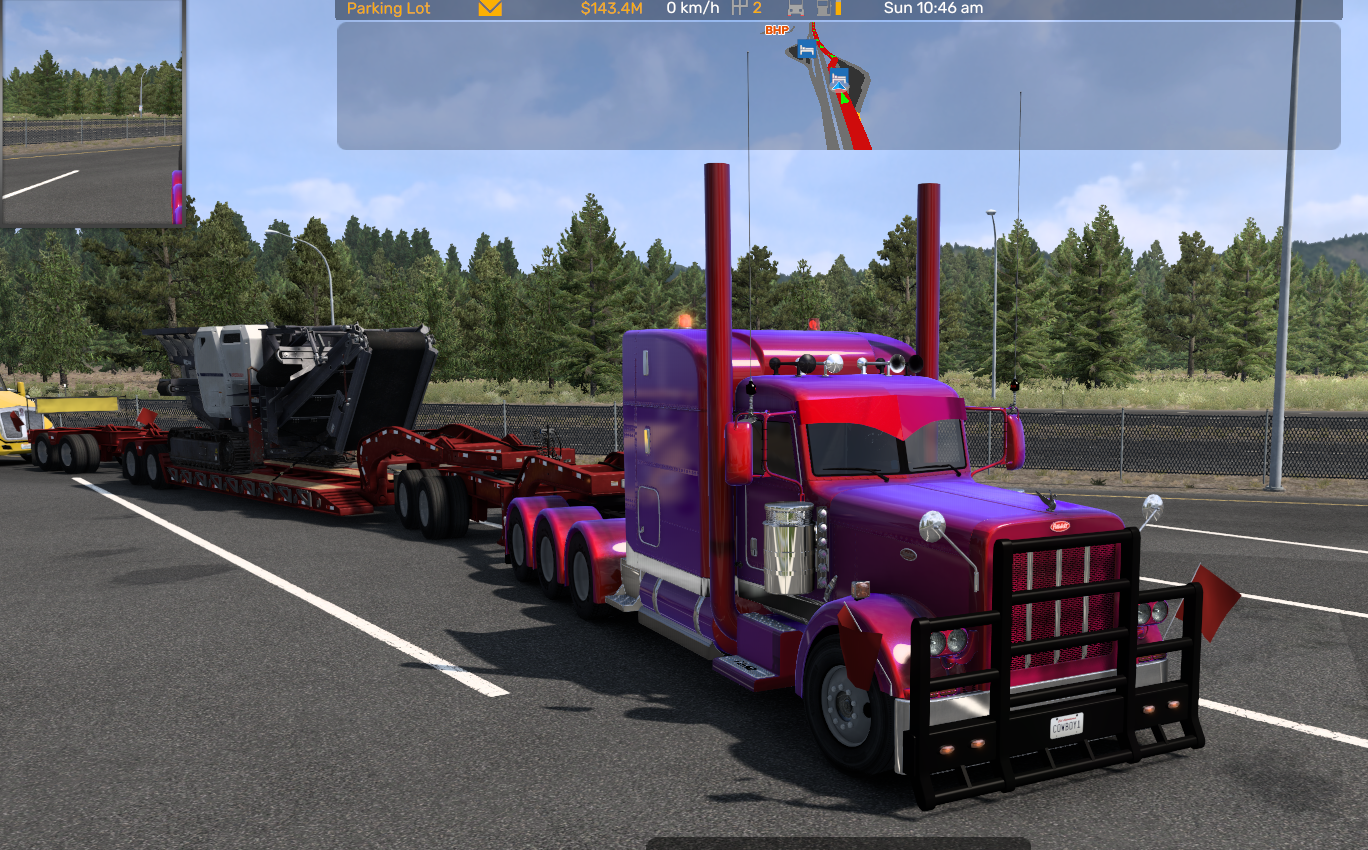
Task: Open the mail envelope icon
Action: 490,9
